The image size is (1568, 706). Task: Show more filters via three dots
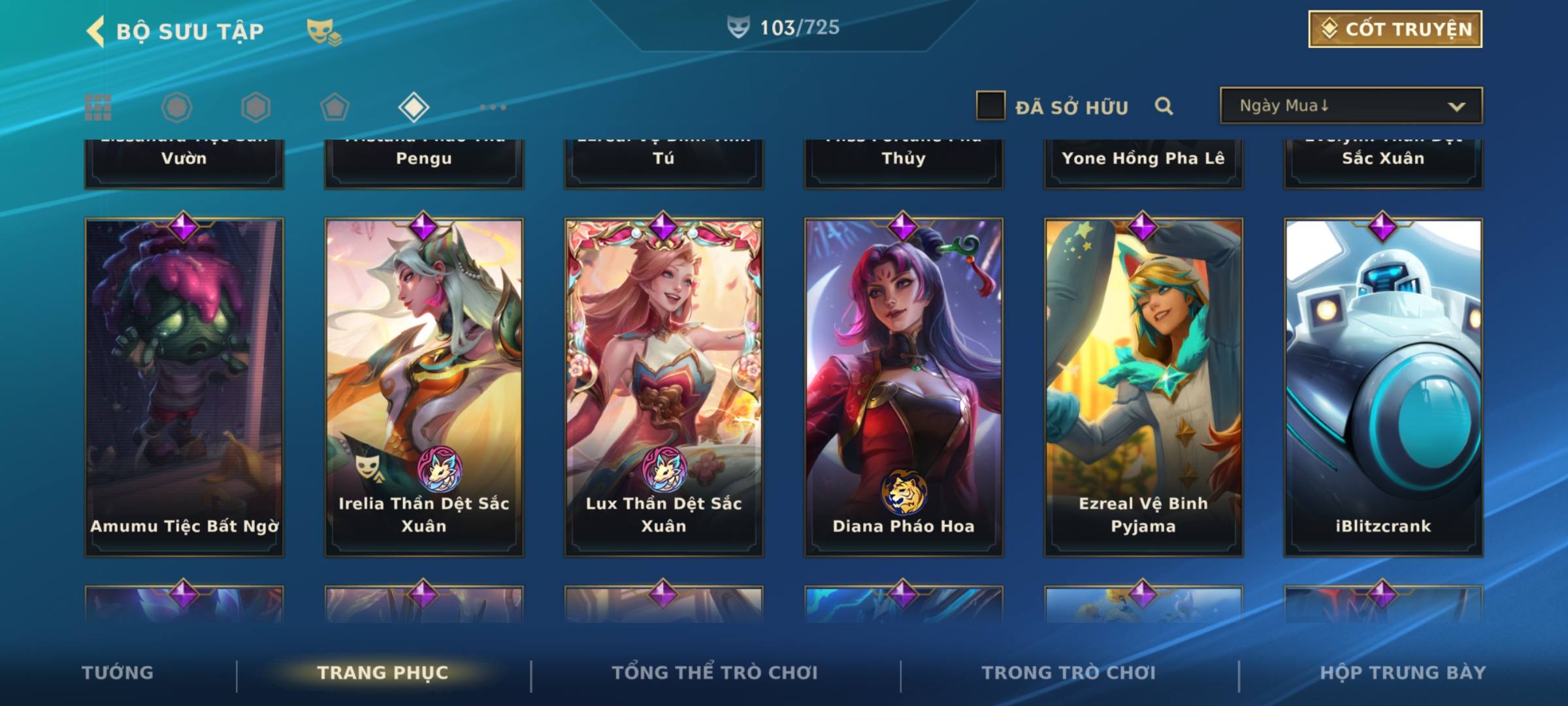click(493, 107)
